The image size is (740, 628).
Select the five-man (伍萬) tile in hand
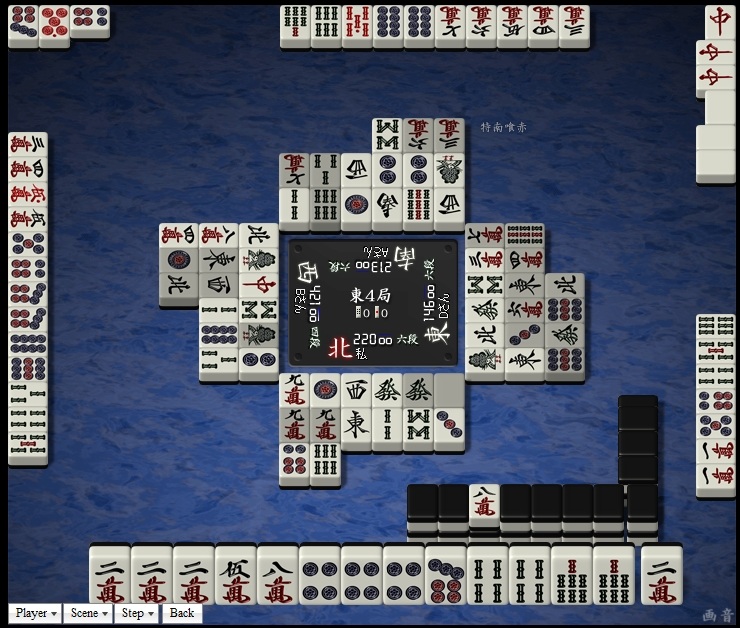click(x=235, y=576)
